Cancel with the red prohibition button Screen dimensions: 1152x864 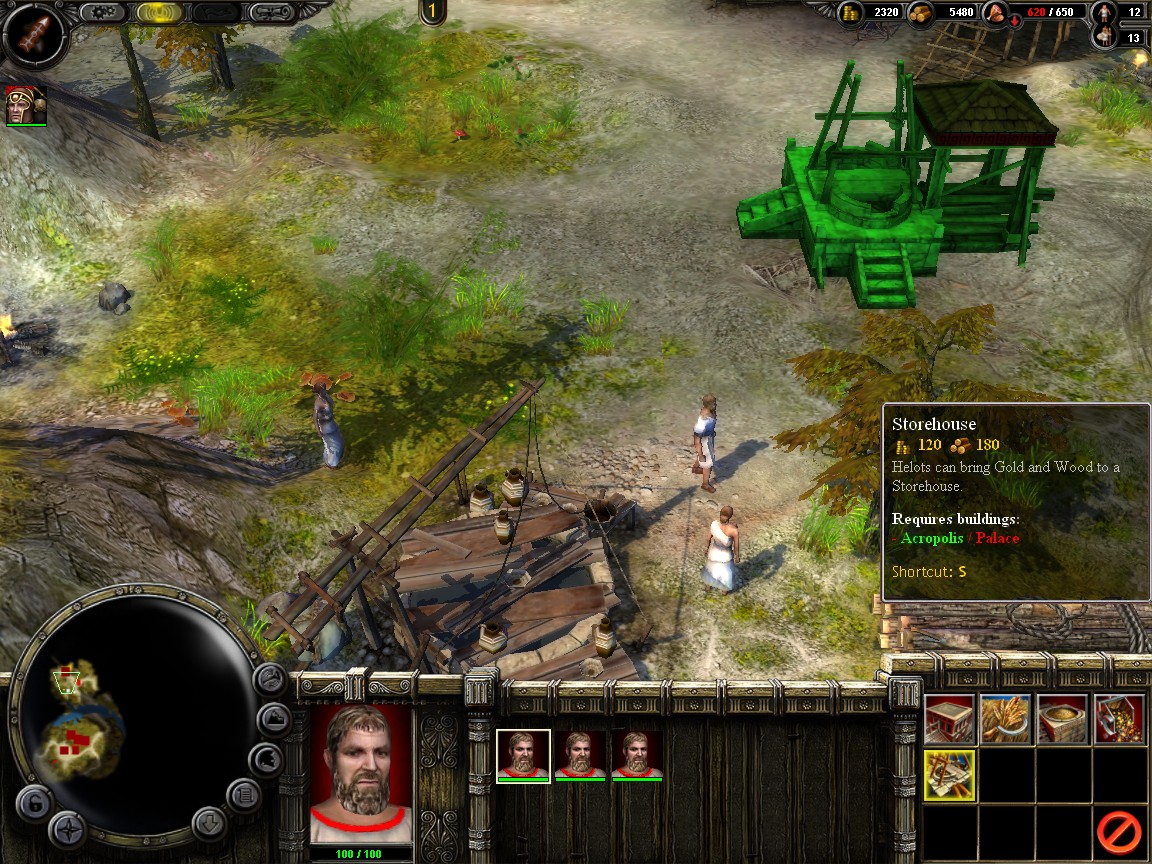[1119, 831]
